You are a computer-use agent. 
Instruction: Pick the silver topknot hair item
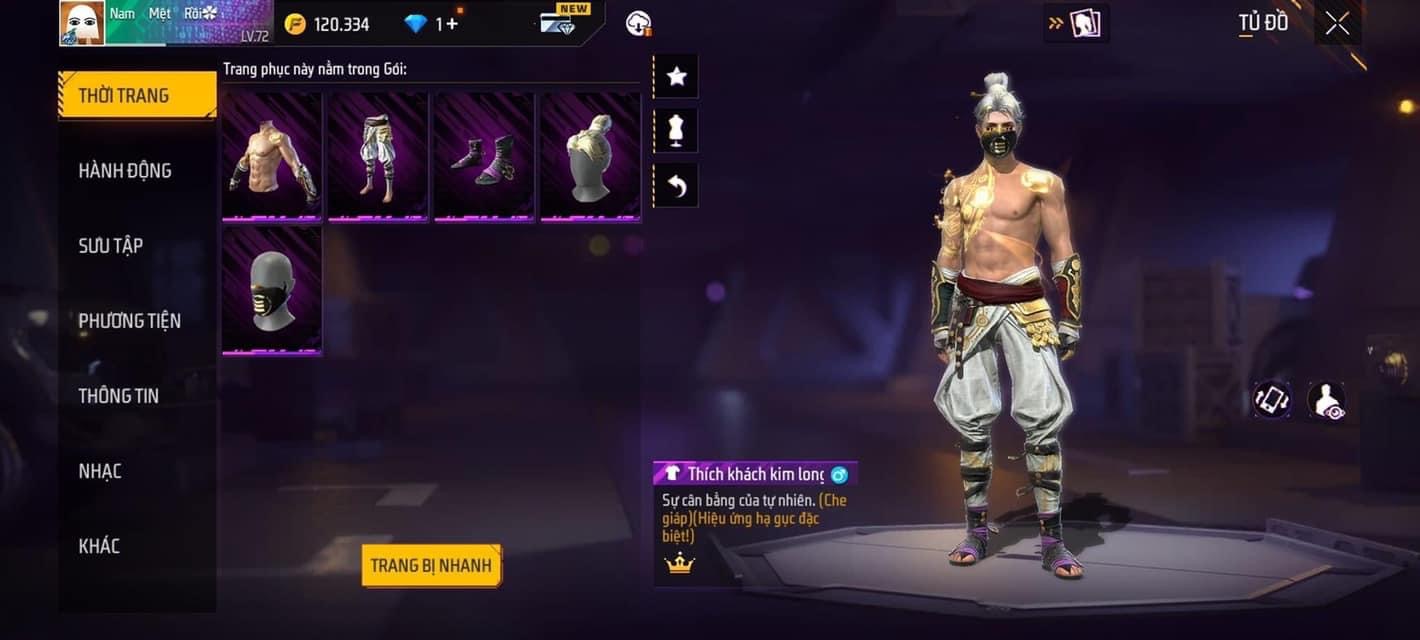590,156
